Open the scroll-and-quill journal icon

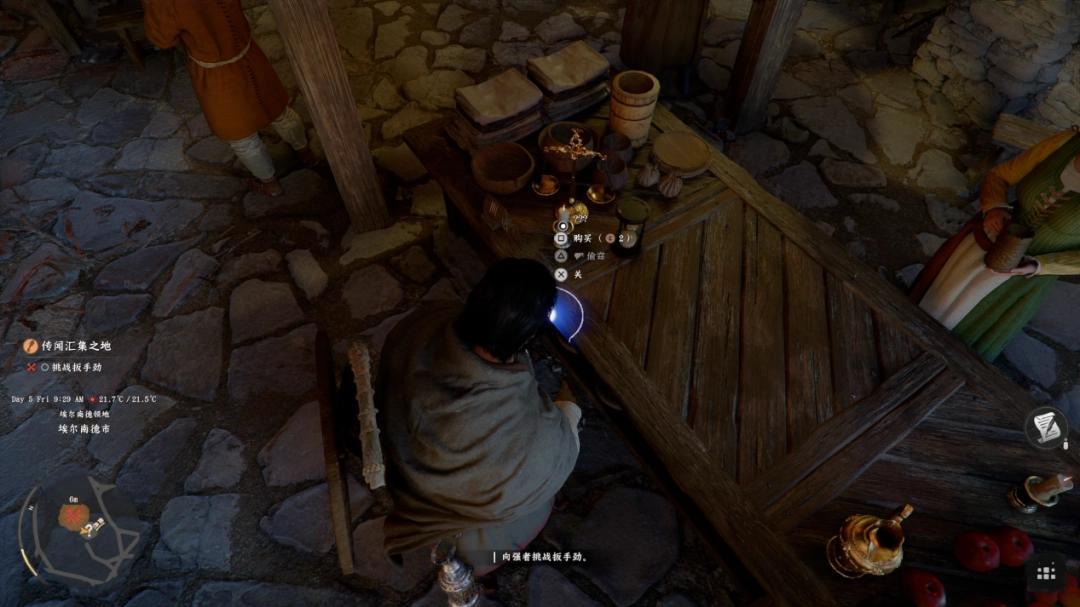click(1045, 428)
